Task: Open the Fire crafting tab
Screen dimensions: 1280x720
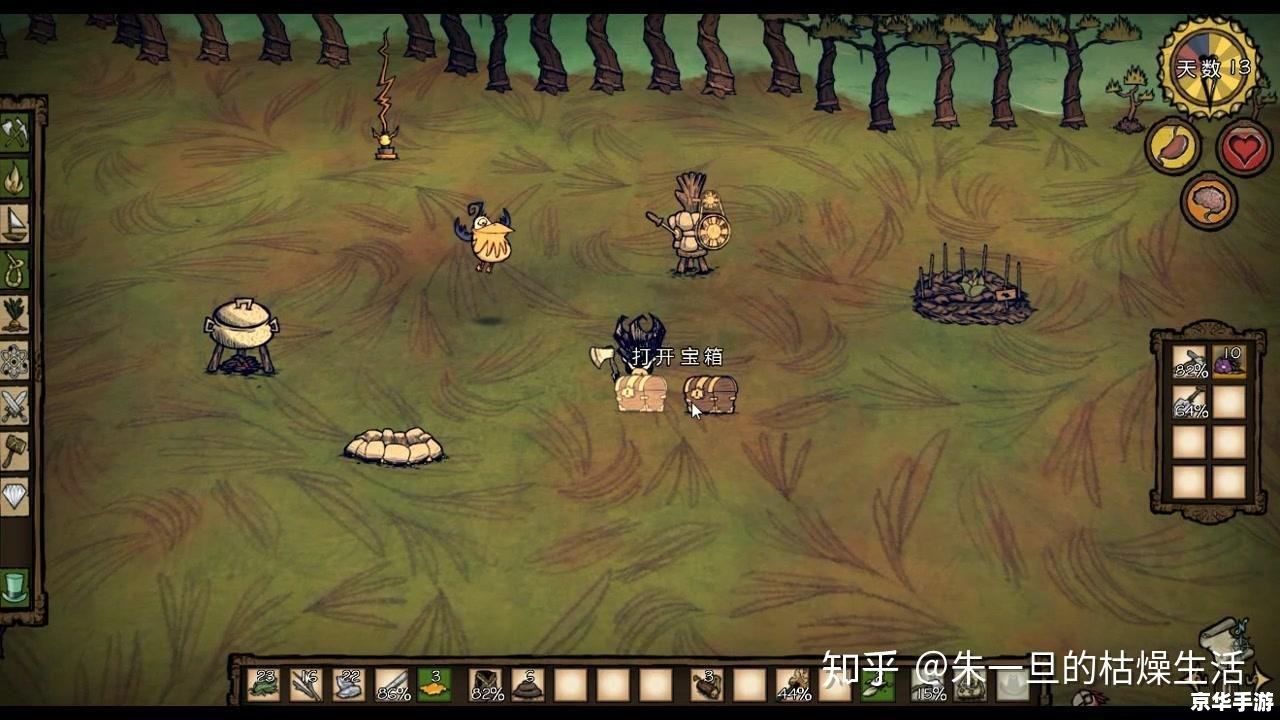Action: (14, 178)
